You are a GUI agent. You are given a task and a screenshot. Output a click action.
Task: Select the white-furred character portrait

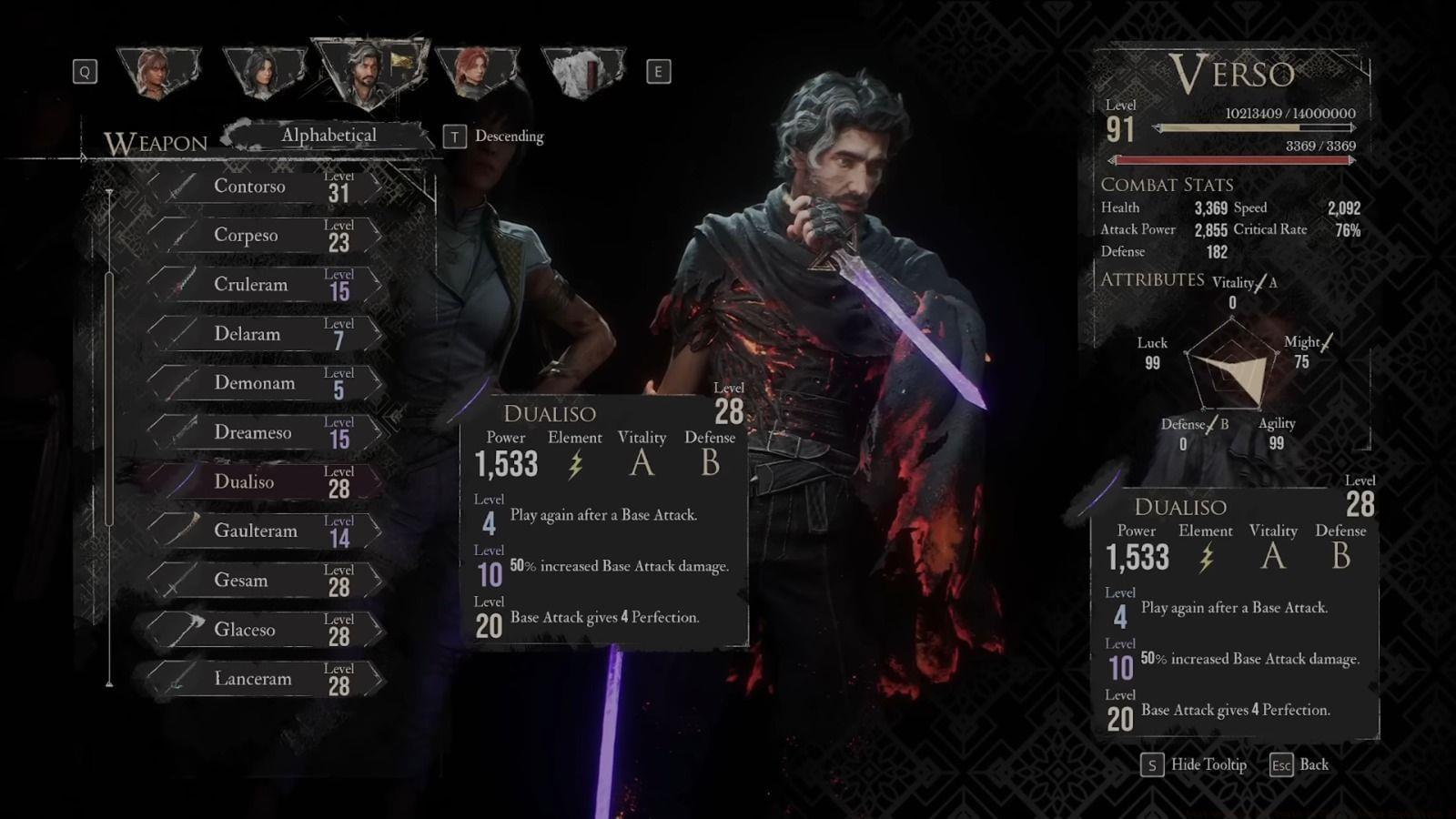582,72
